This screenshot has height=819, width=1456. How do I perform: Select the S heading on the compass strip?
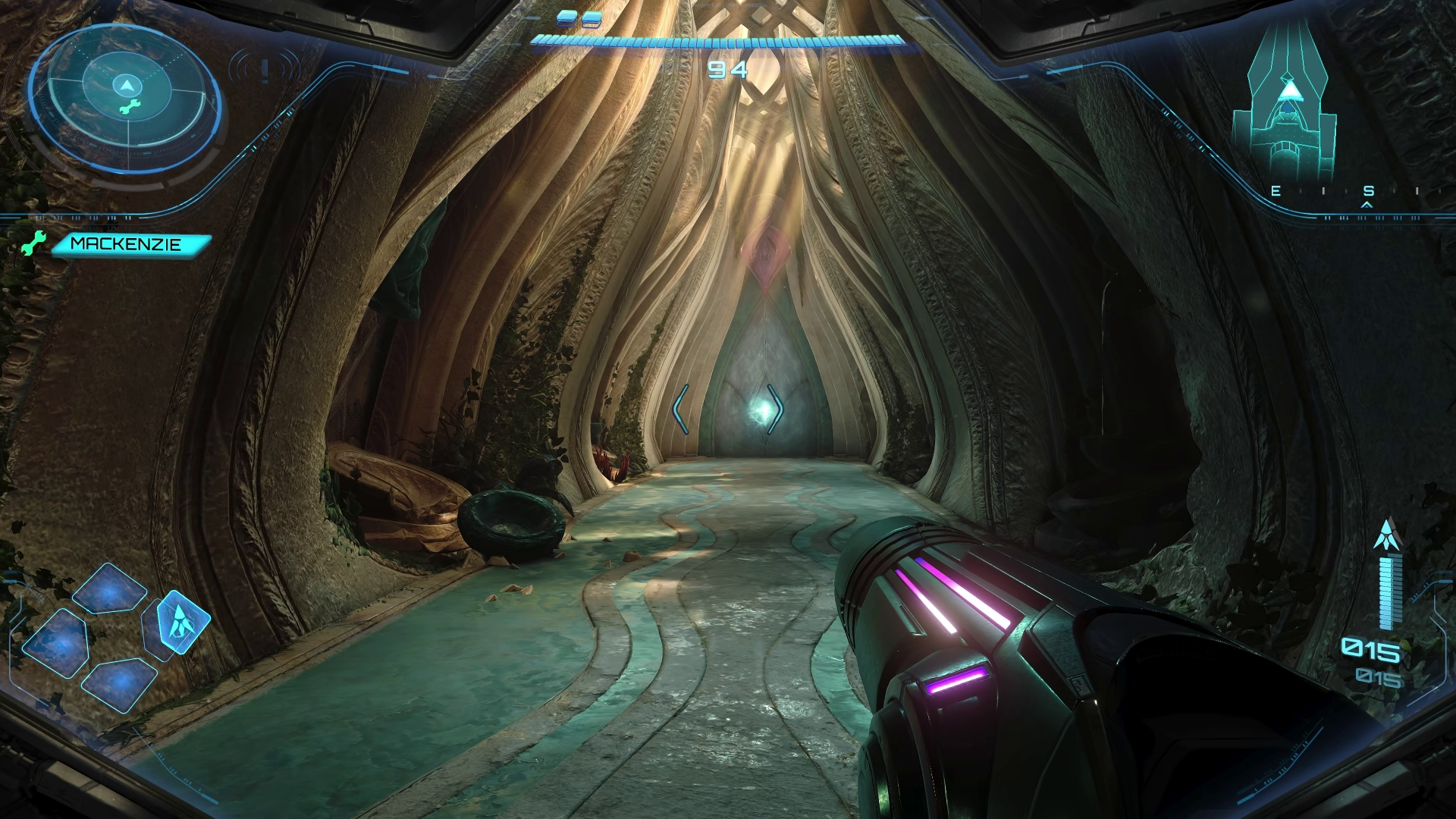[1369, 192]
